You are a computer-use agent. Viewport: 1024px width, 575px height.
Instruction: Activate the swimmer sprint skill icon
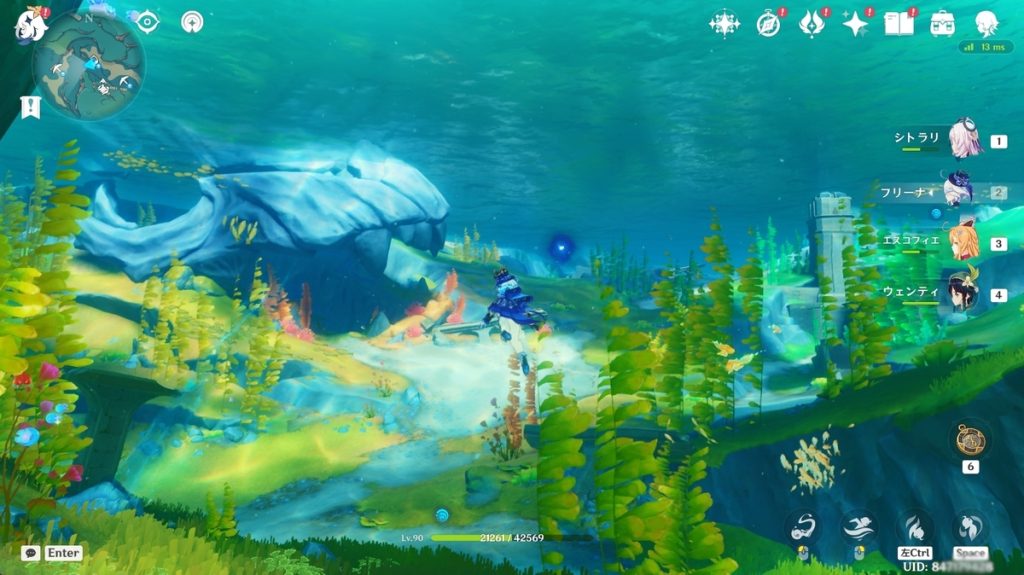tap(858, 526)
